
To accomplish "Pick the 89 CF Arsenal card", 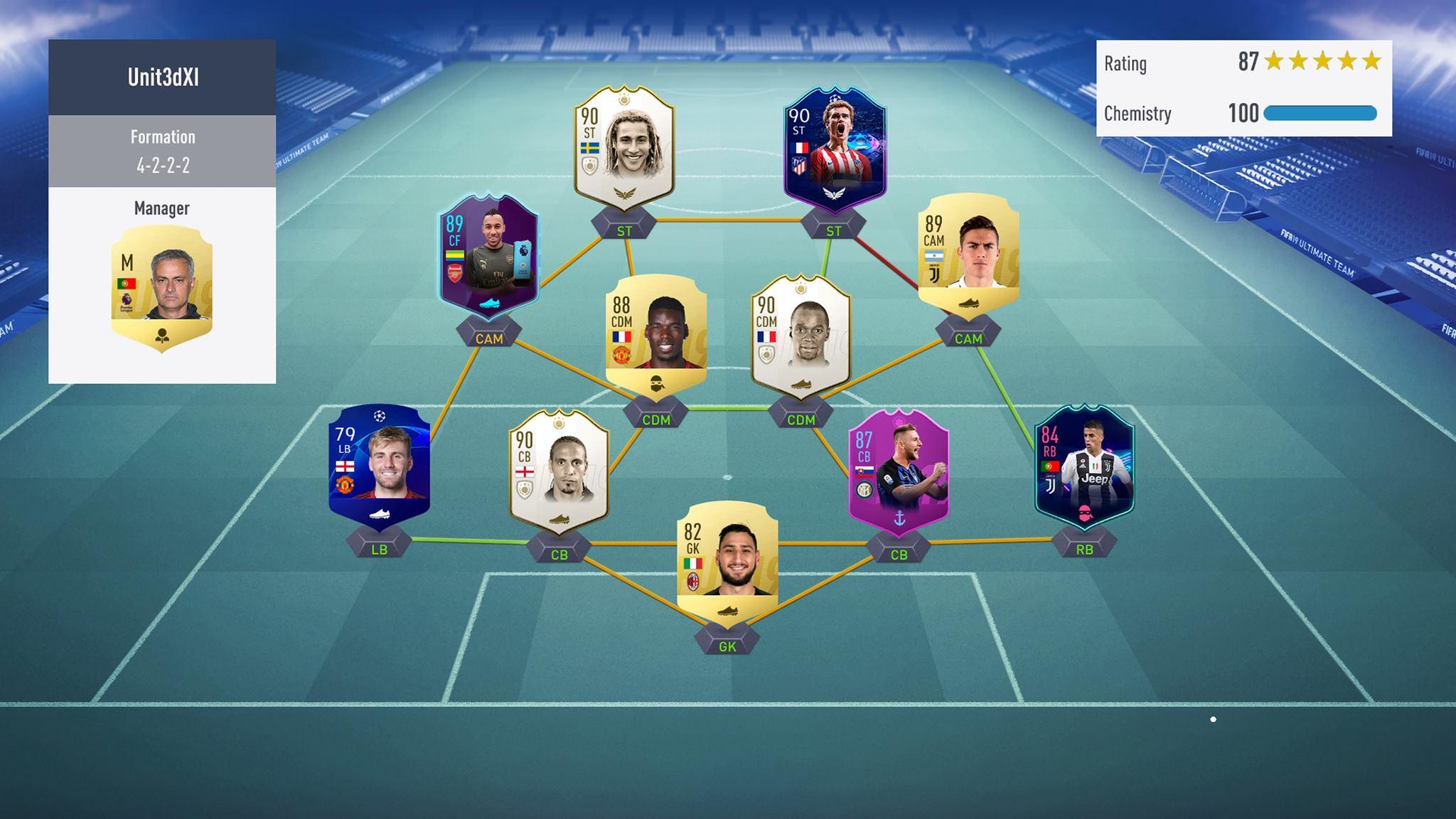I will click(488, 256).
